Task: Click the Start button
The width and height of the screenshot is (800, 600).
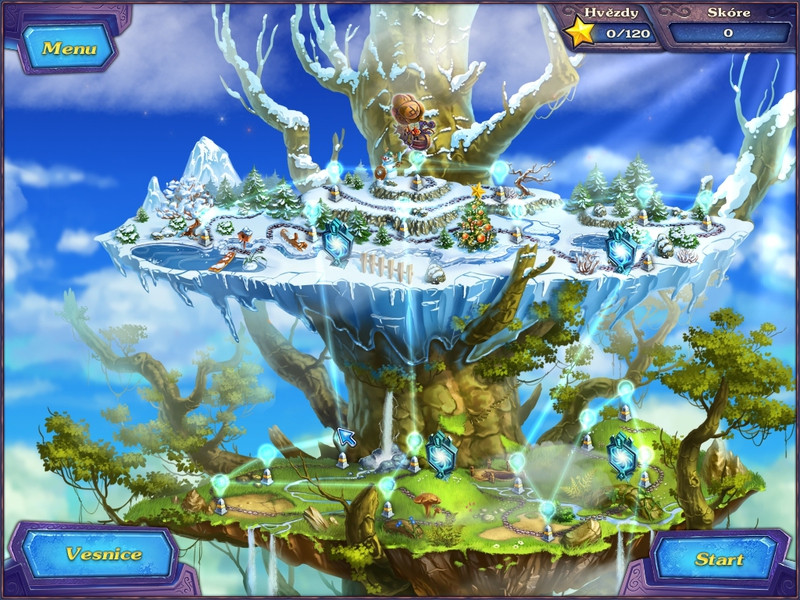Action: click(718, 559)
